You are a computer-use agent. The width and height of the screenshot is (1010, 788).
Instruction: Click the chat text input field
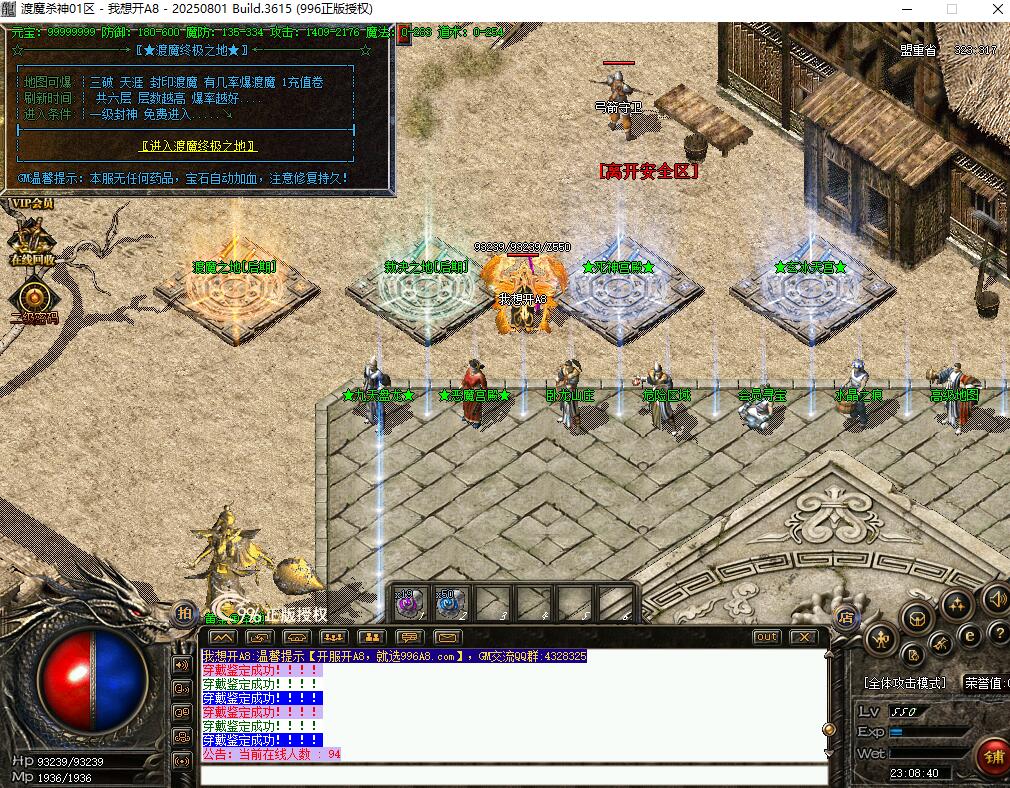(x=514, y=774)
